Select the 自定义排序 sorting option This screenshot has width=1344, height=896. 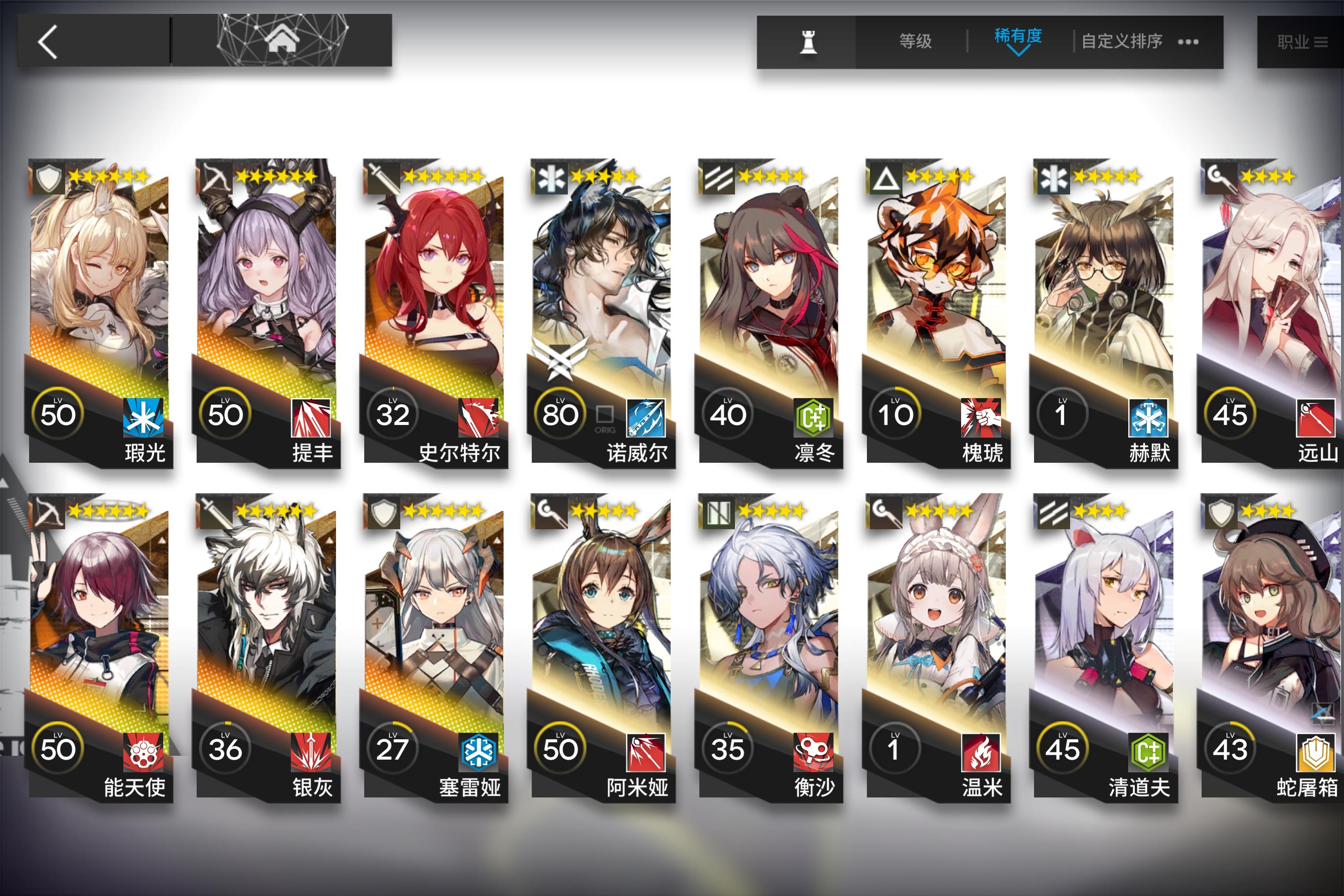(x=1122, y=41)
